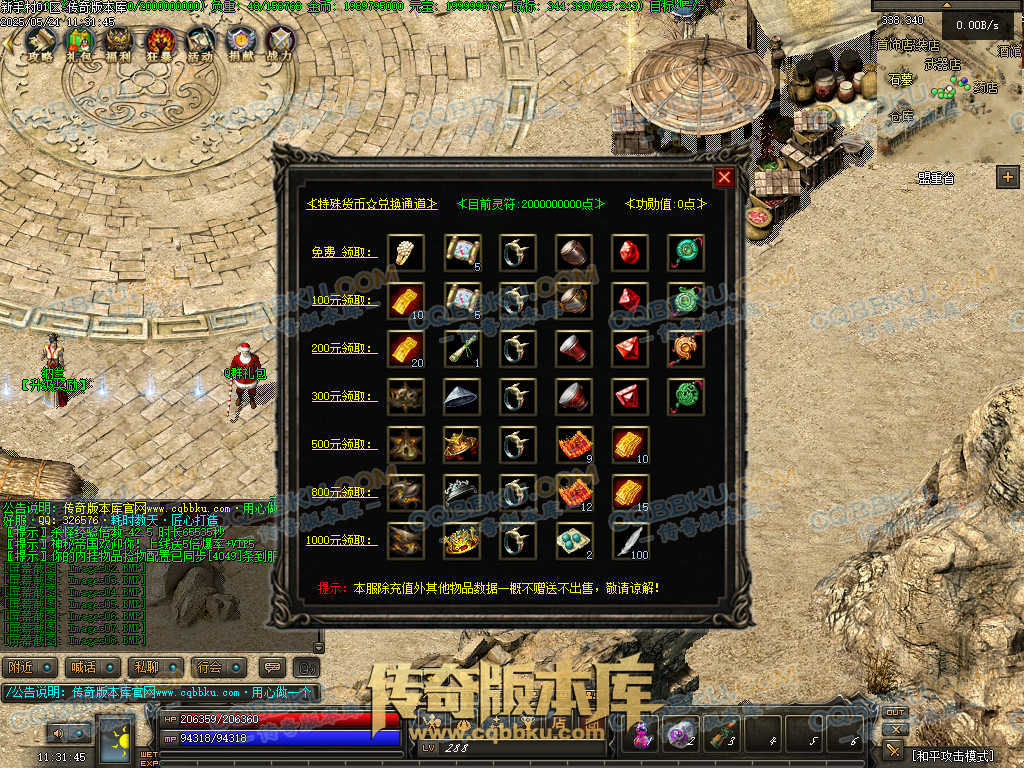Claim the 100元领取 reward row

point(344,301)
